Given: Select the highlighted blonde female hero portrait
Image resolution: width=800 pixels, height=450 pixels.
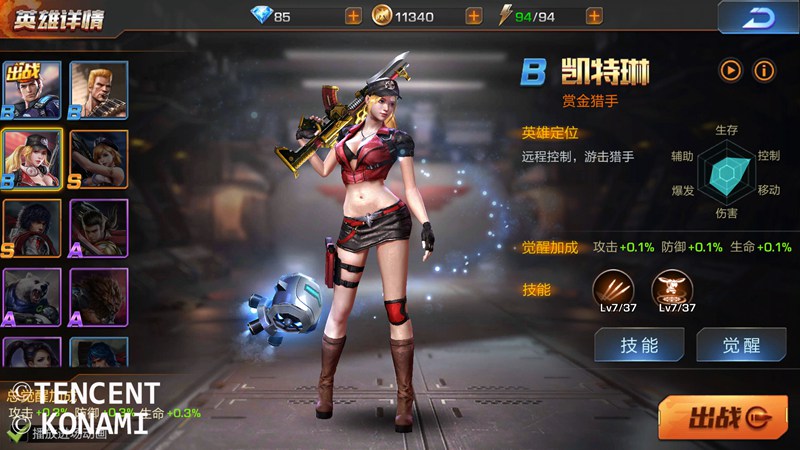Looking at the screenshot, I should [x=31, y=159].
